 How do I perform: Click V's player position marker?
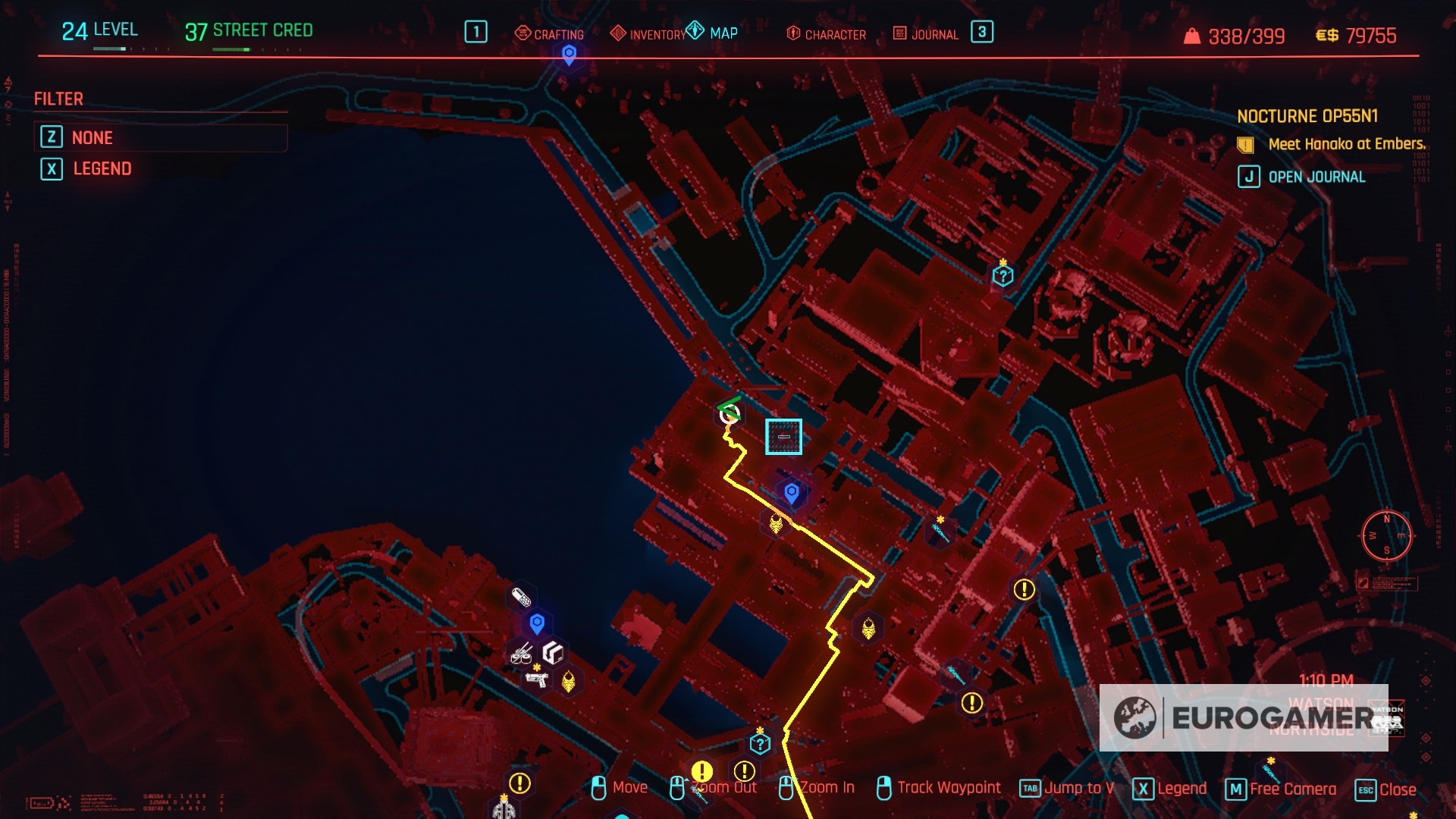pyautogui.click(x=730, y=413)
